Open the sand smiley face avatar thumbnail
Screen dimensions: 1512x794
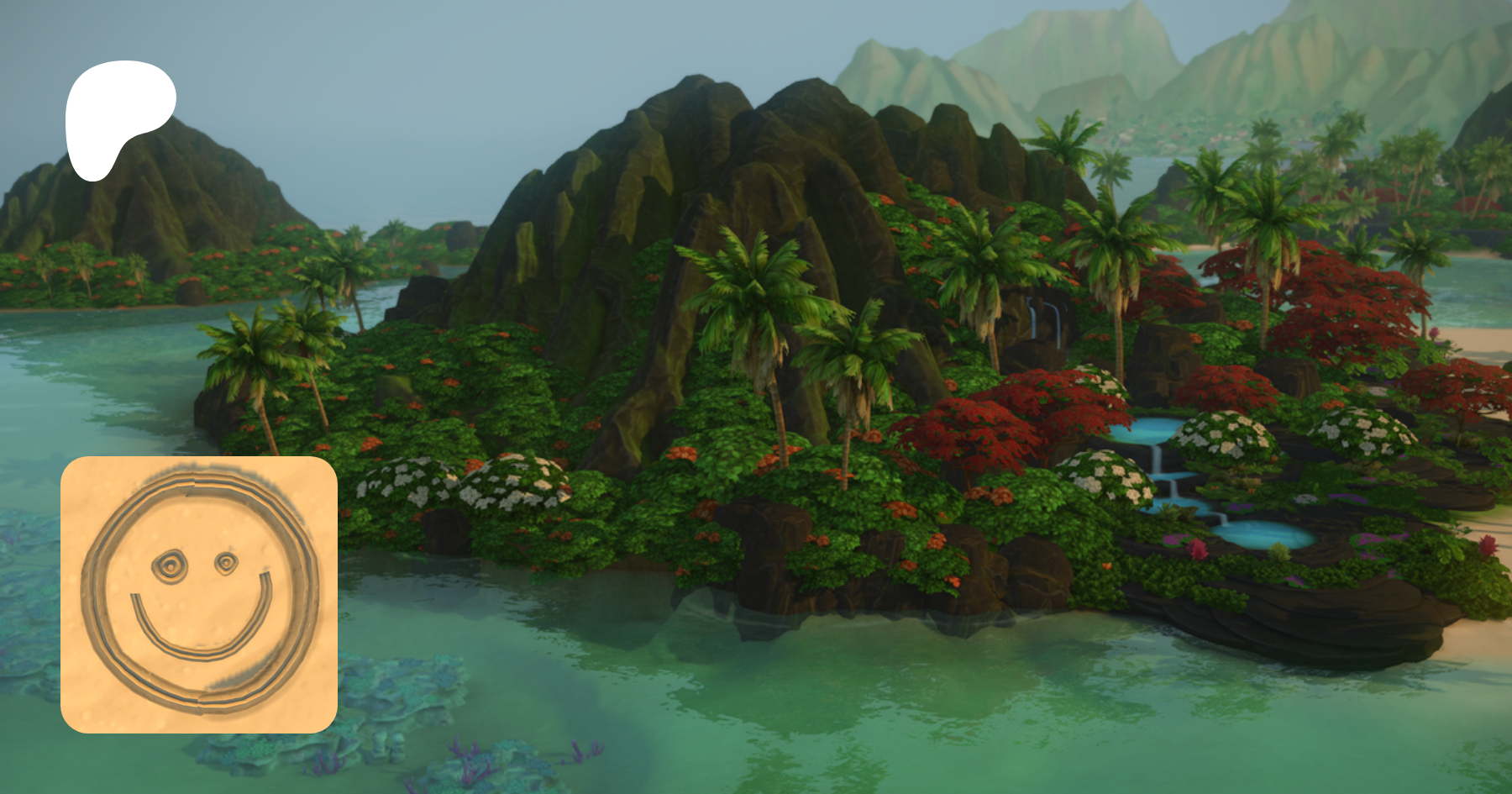click(x=199, y=595)
